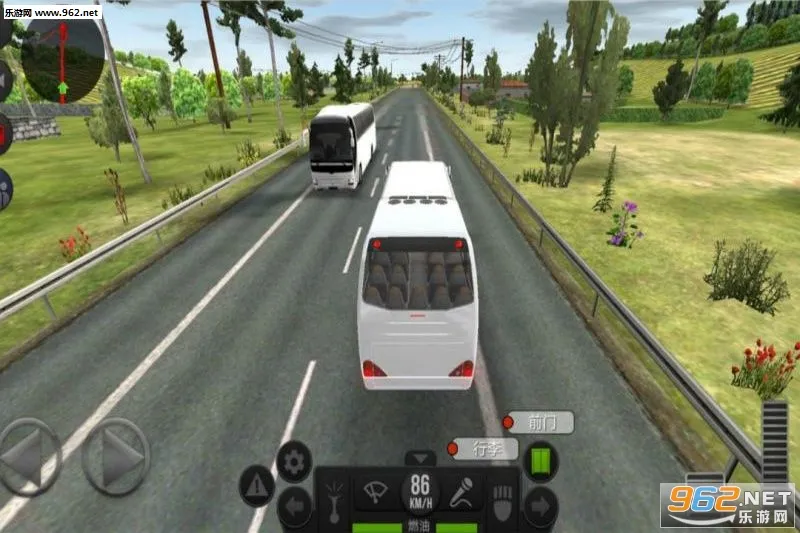This screenshot has height=533, width=800.
Task: Use the microphone announcement button
Action: pos(462,492)
